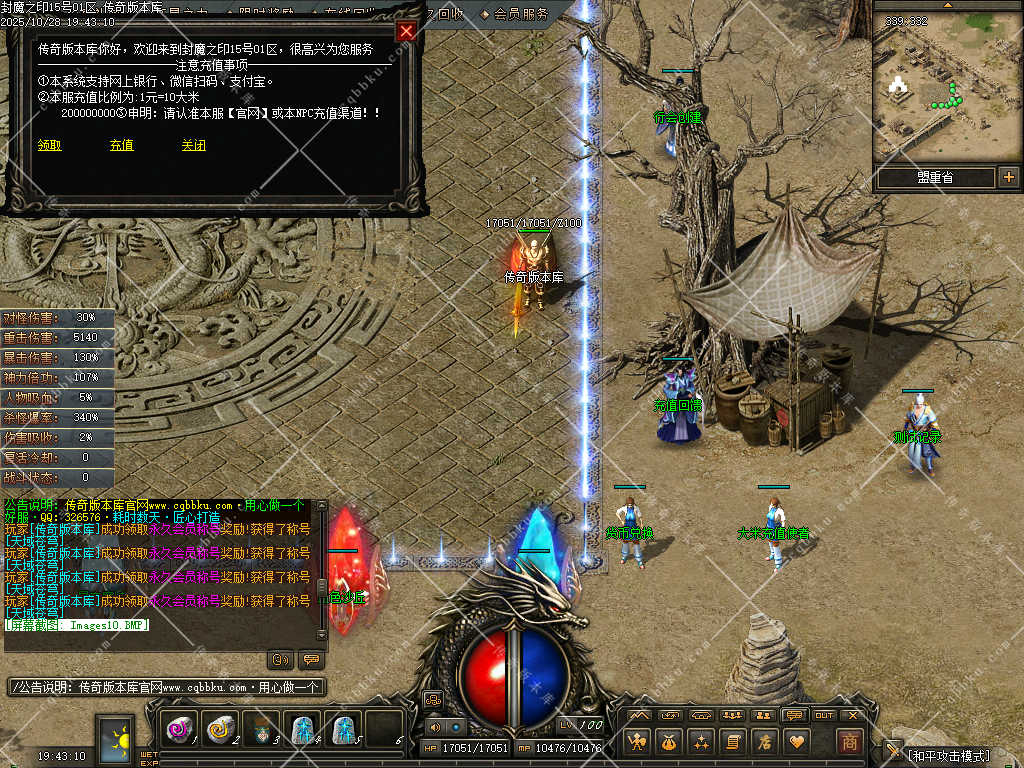This screenshot has width=1024, height=768.
Task: Open the money bag inventory icon
Action: point(668,742)
